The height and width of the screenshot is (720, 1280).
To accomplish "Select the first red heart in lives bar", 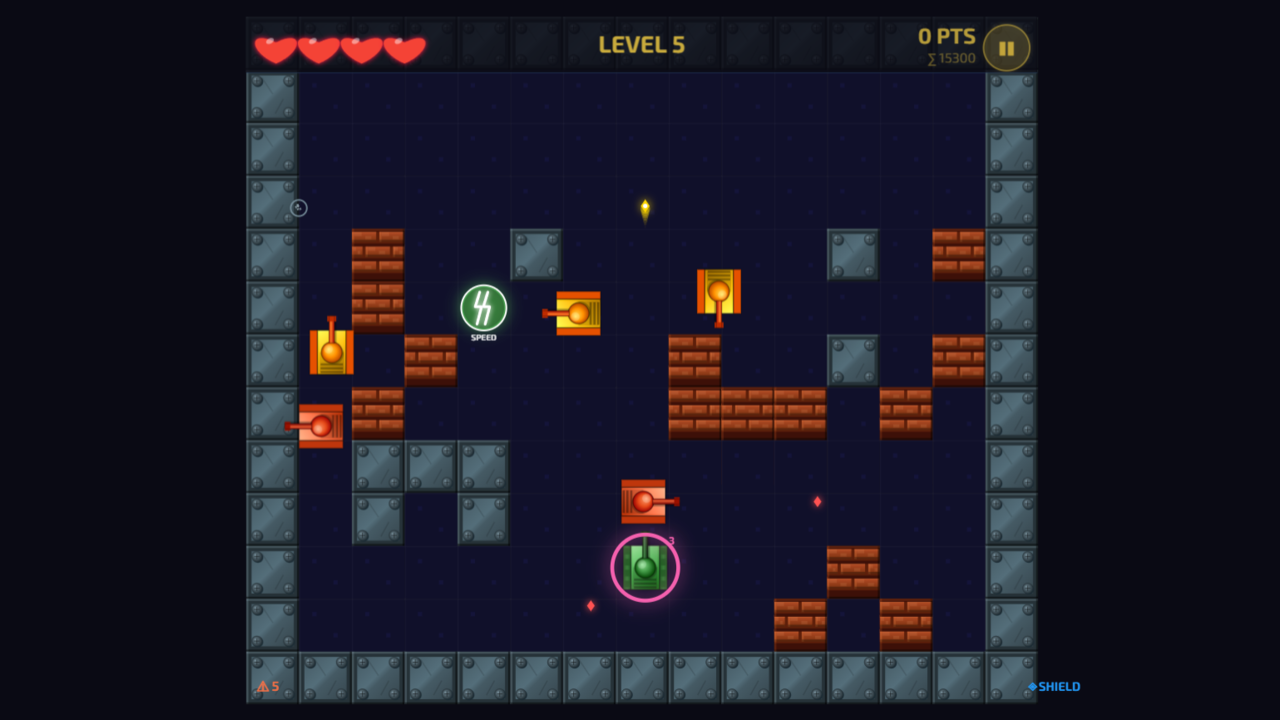I will [x=275, y=46].
